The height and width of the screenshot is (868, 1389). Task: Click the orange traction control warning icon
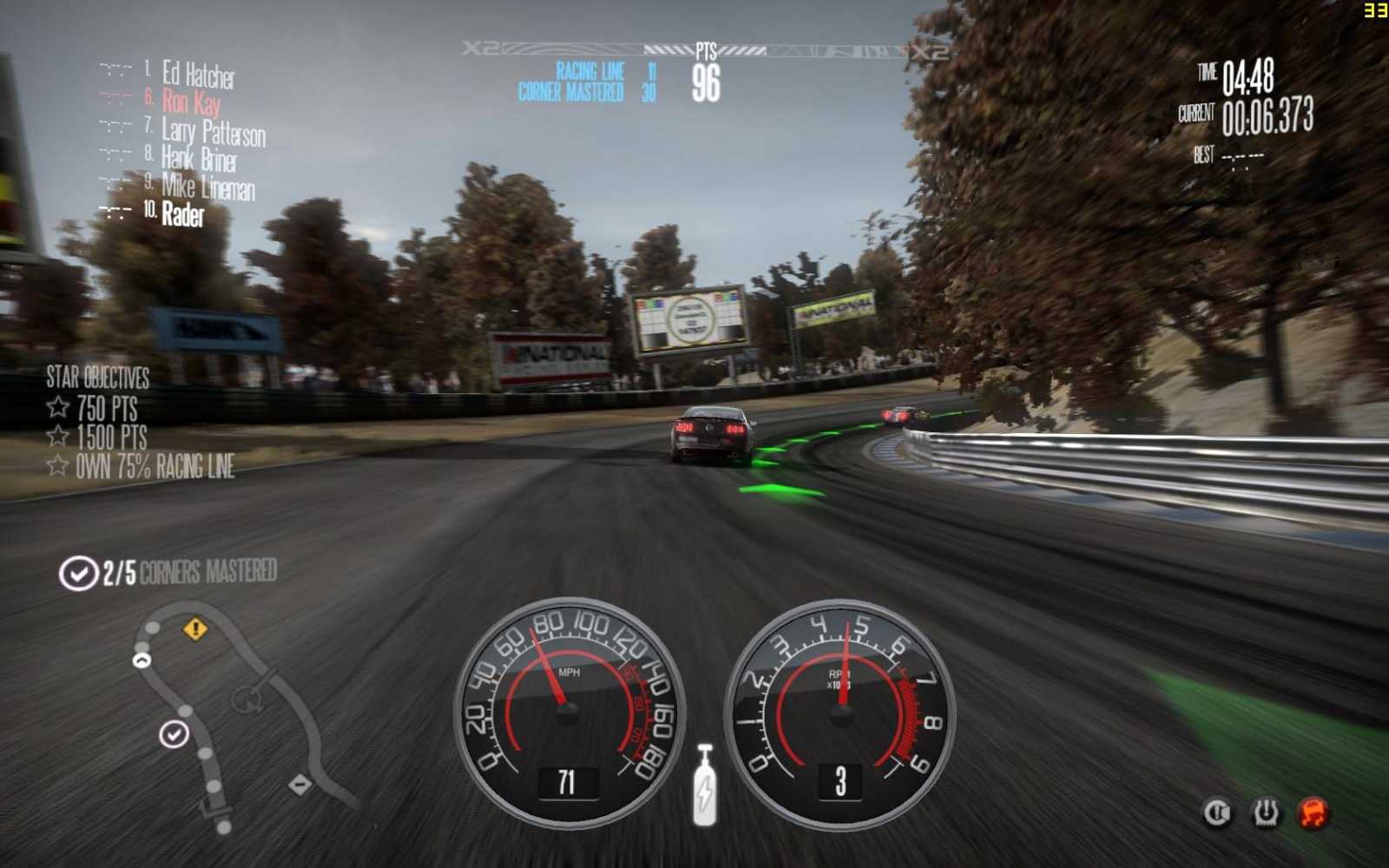click(x=1313, y=812)
